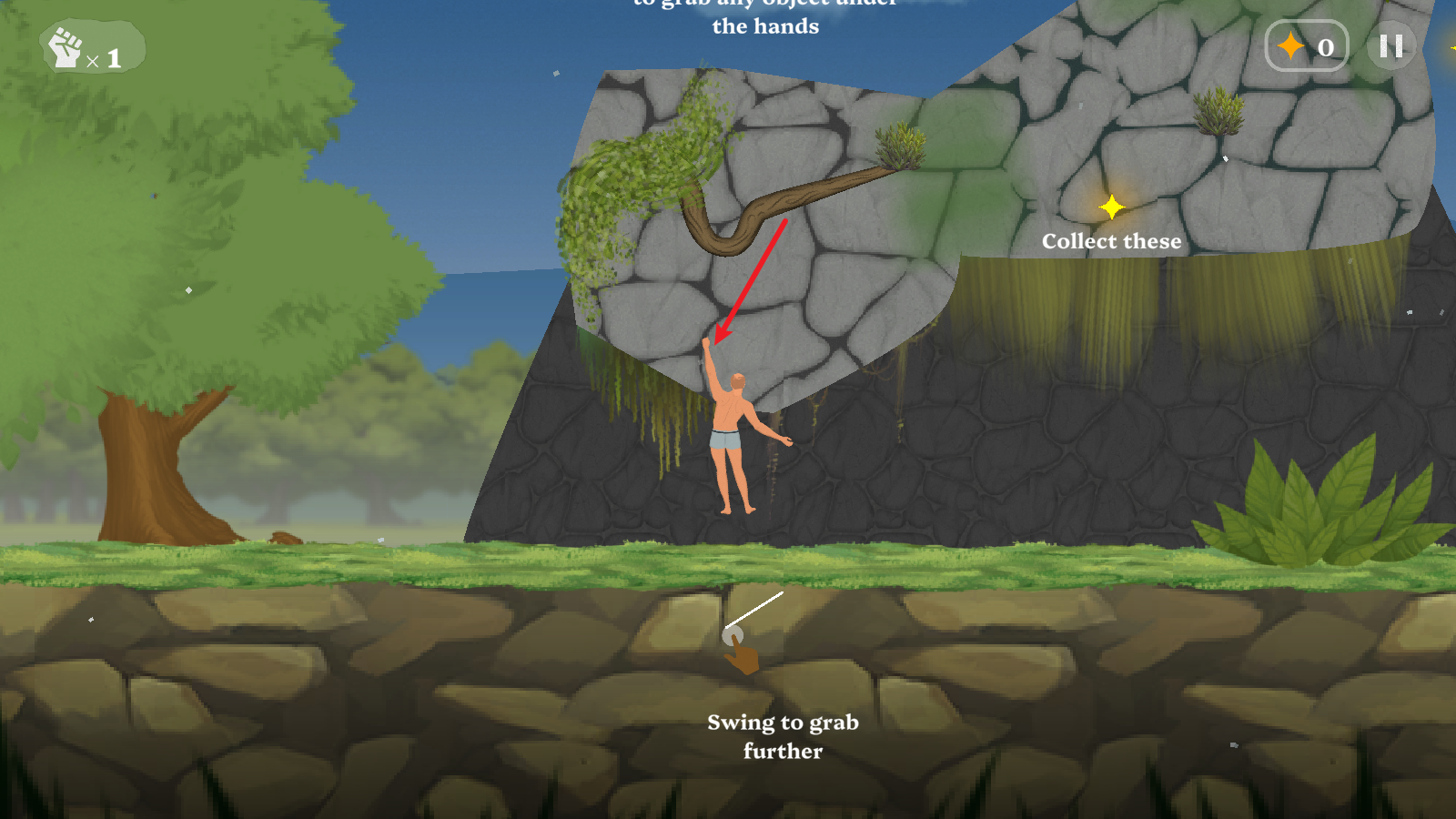The image size is (1456, 819).
Task: Pause the game
Action: pyautogui.click(x=1390, y=46)
